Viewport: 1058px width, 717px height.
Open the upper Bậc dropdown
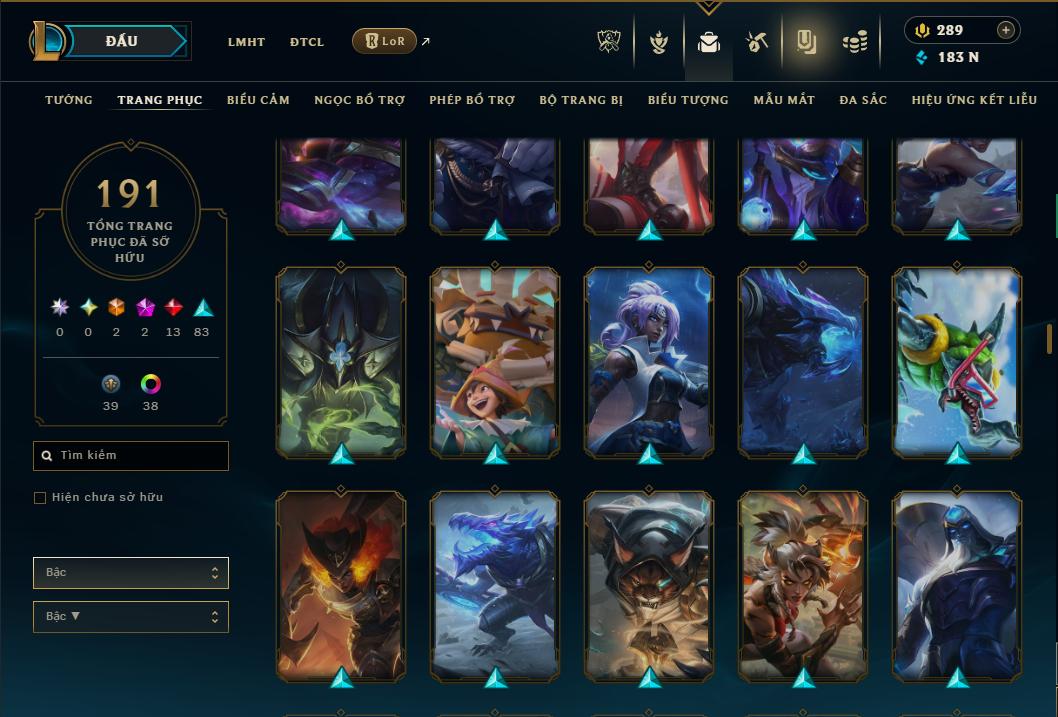[131, 573]
